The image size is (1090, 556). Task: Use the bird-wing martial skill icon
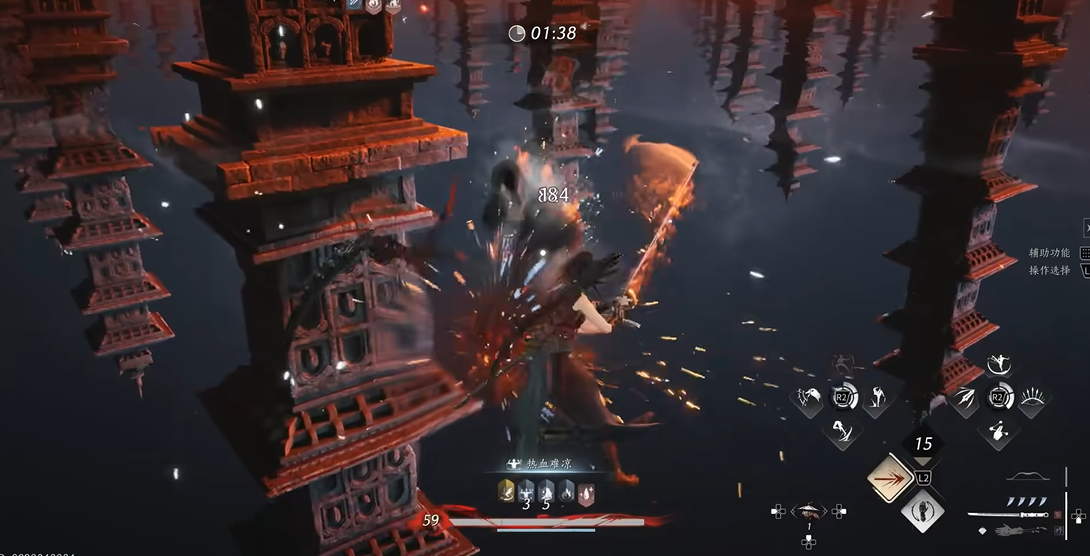[x=808, y=400]
